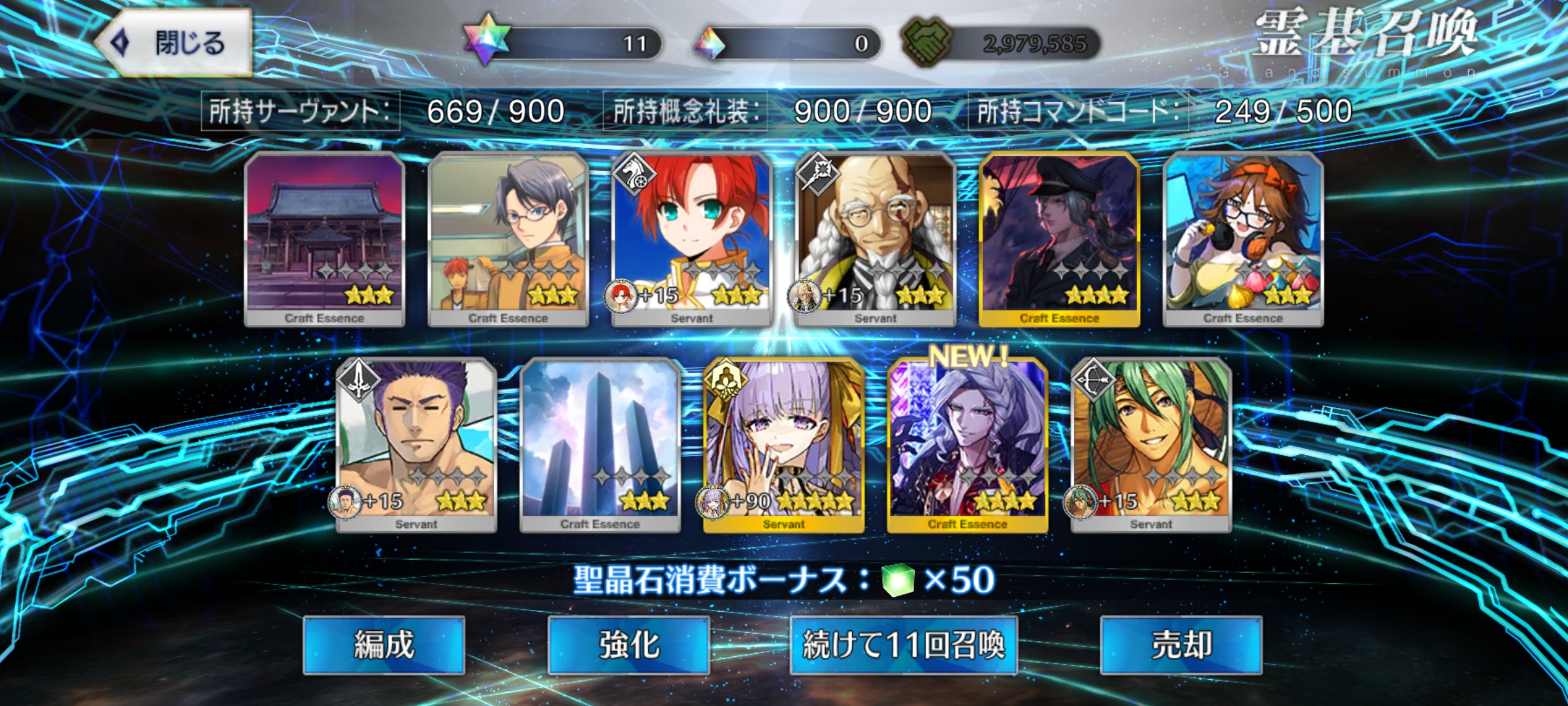
Task: Summon again with 続けて11回召喚
Action: coord(904,645)
